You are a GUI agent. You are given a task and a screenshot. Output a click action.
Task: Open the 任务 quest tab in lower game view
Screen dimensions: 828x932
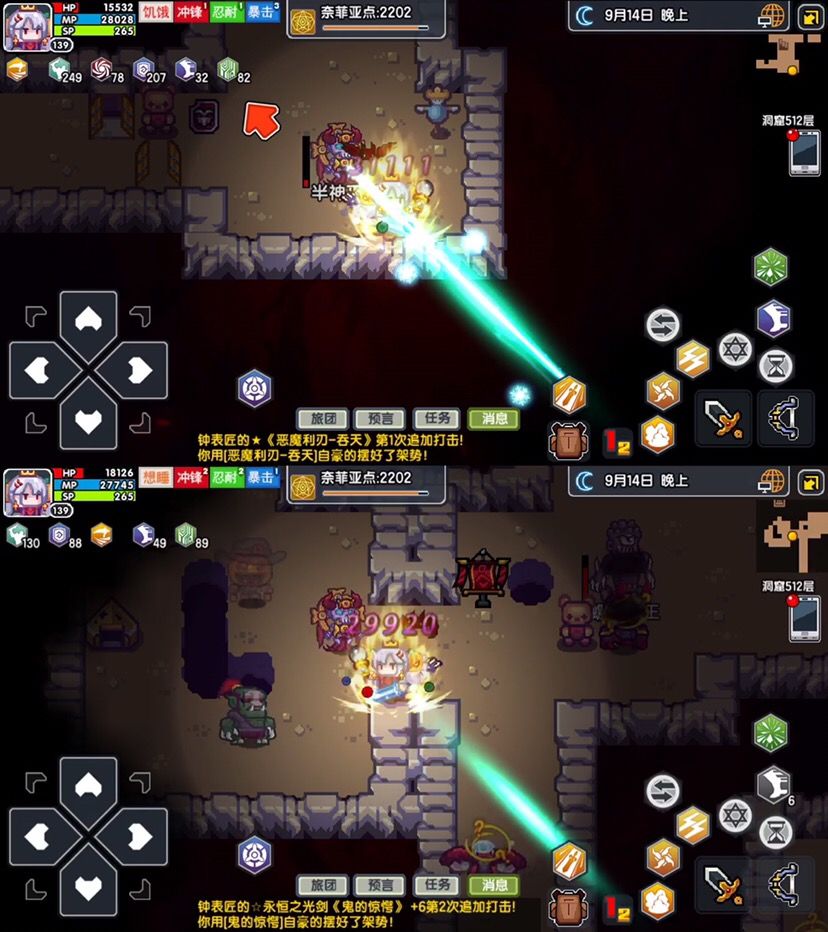(x=438, y=886)
